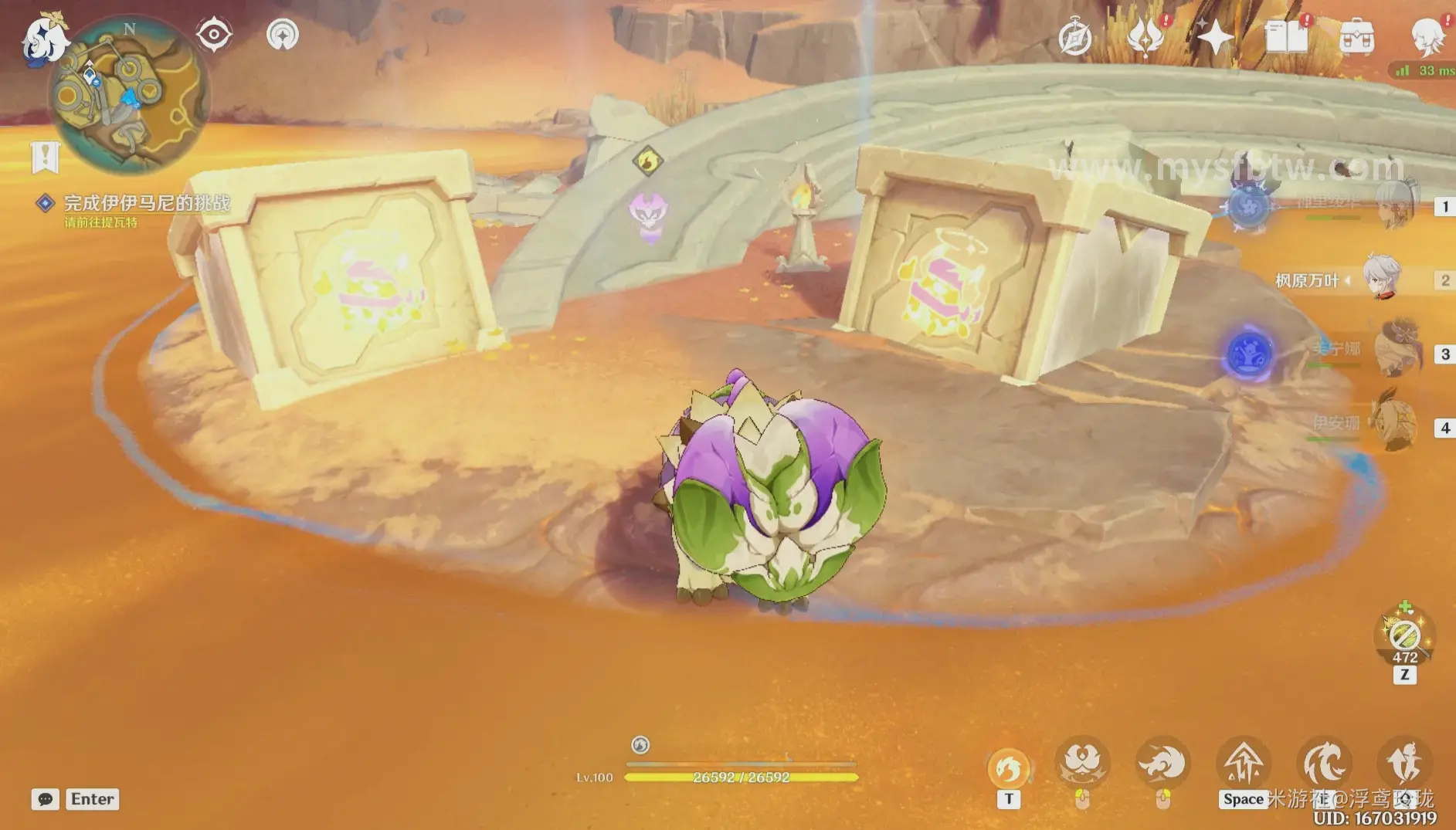
Task: Activate the glowing orange skill above T
Action: pyautogui.click(x=1009, y=767)
